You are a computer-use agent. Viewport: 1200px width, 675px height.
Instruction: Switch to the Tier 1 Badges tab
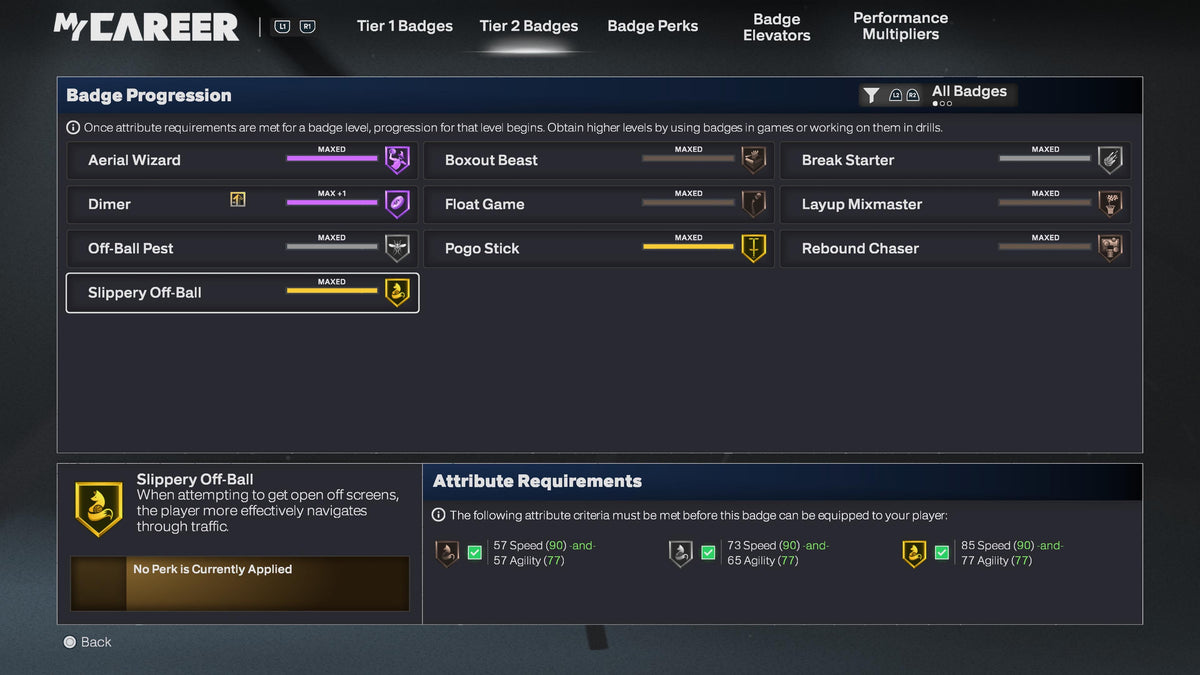[404, 26]
